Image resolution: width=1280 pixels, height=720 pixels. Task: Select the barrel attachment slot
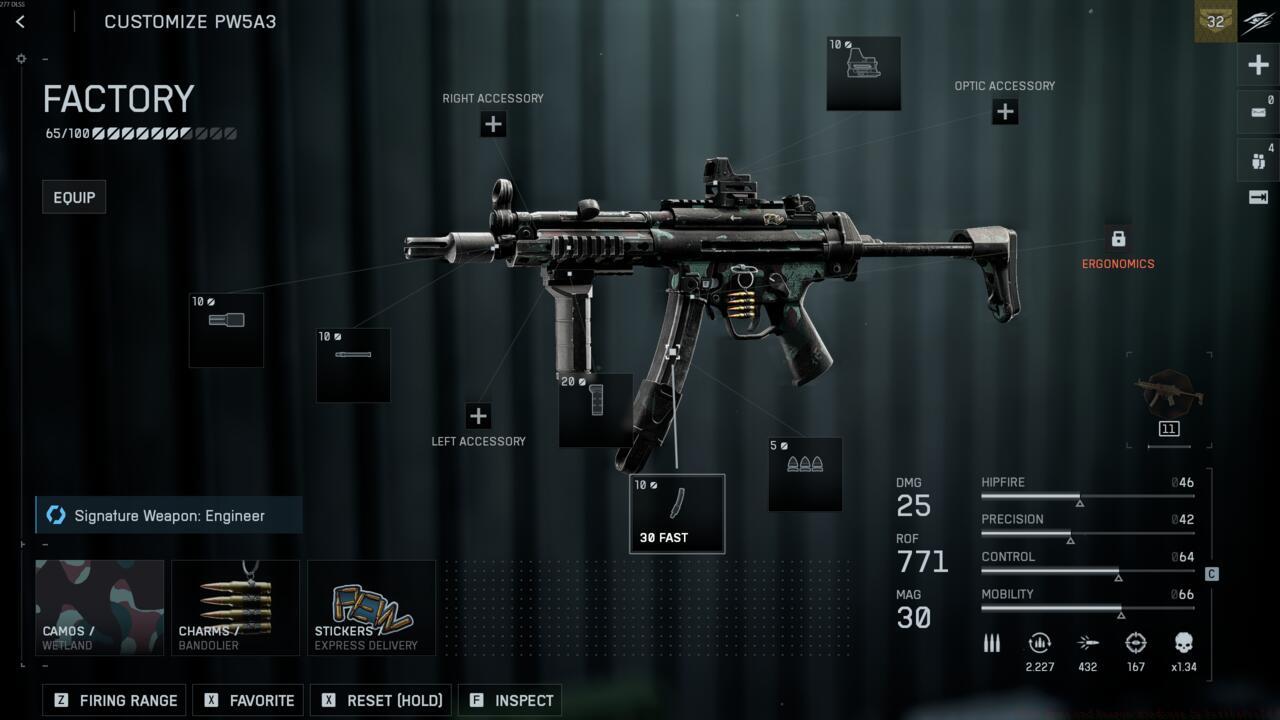353,365
